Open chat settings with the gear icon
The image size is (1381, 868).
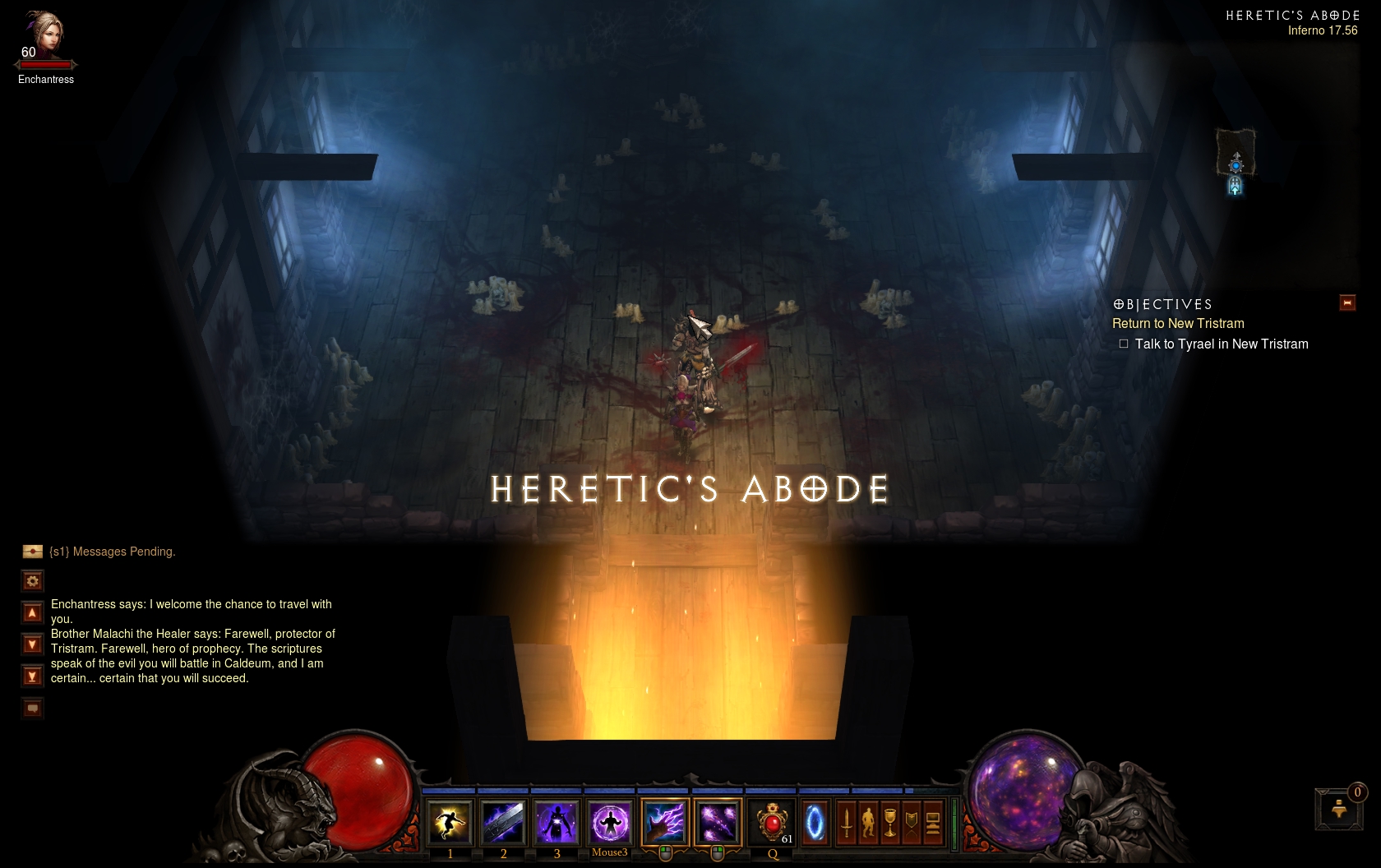pos(32,581)
